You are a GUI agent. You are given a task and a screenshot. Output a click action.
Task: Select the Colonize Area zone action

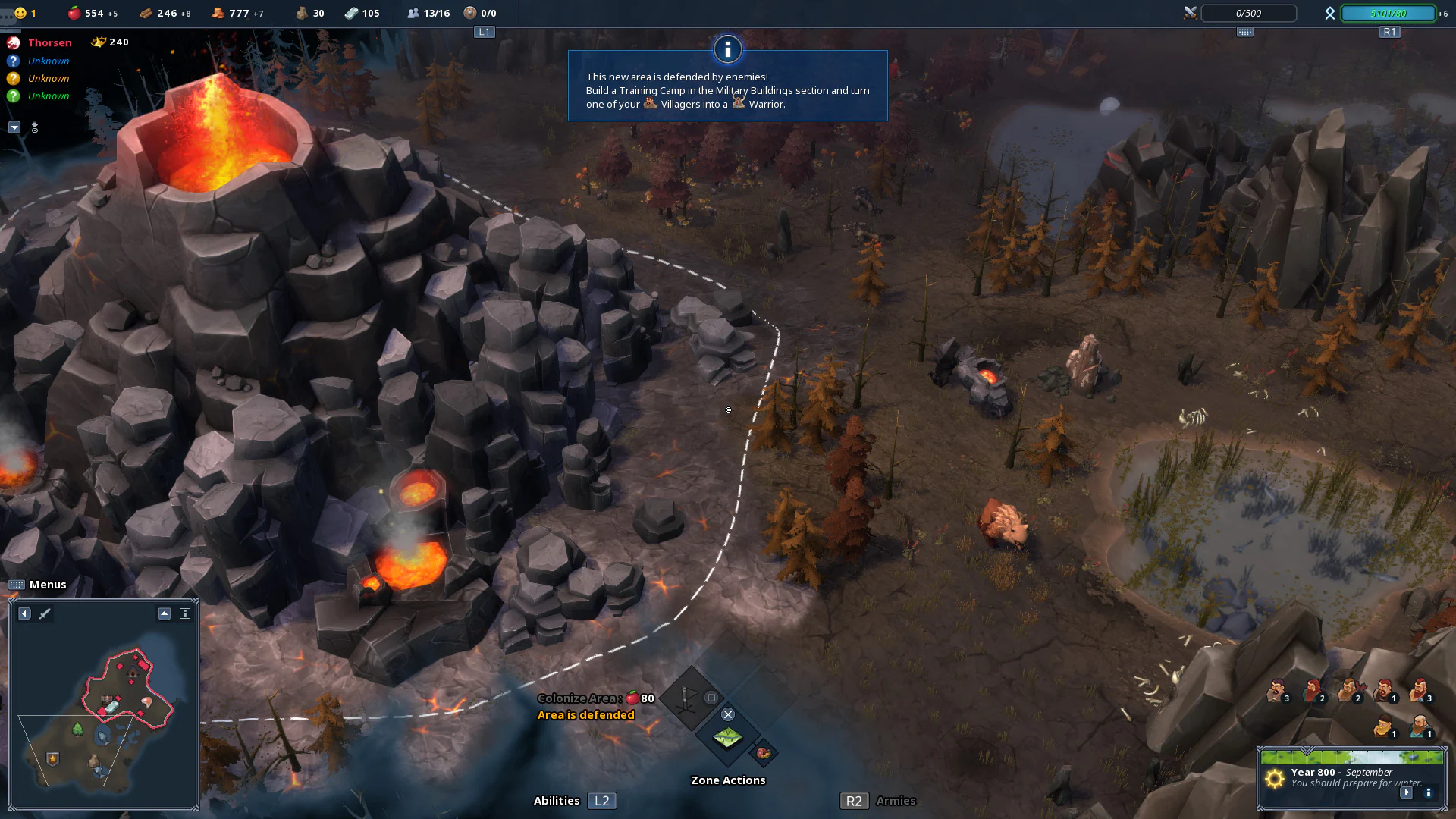click(727, 737)
